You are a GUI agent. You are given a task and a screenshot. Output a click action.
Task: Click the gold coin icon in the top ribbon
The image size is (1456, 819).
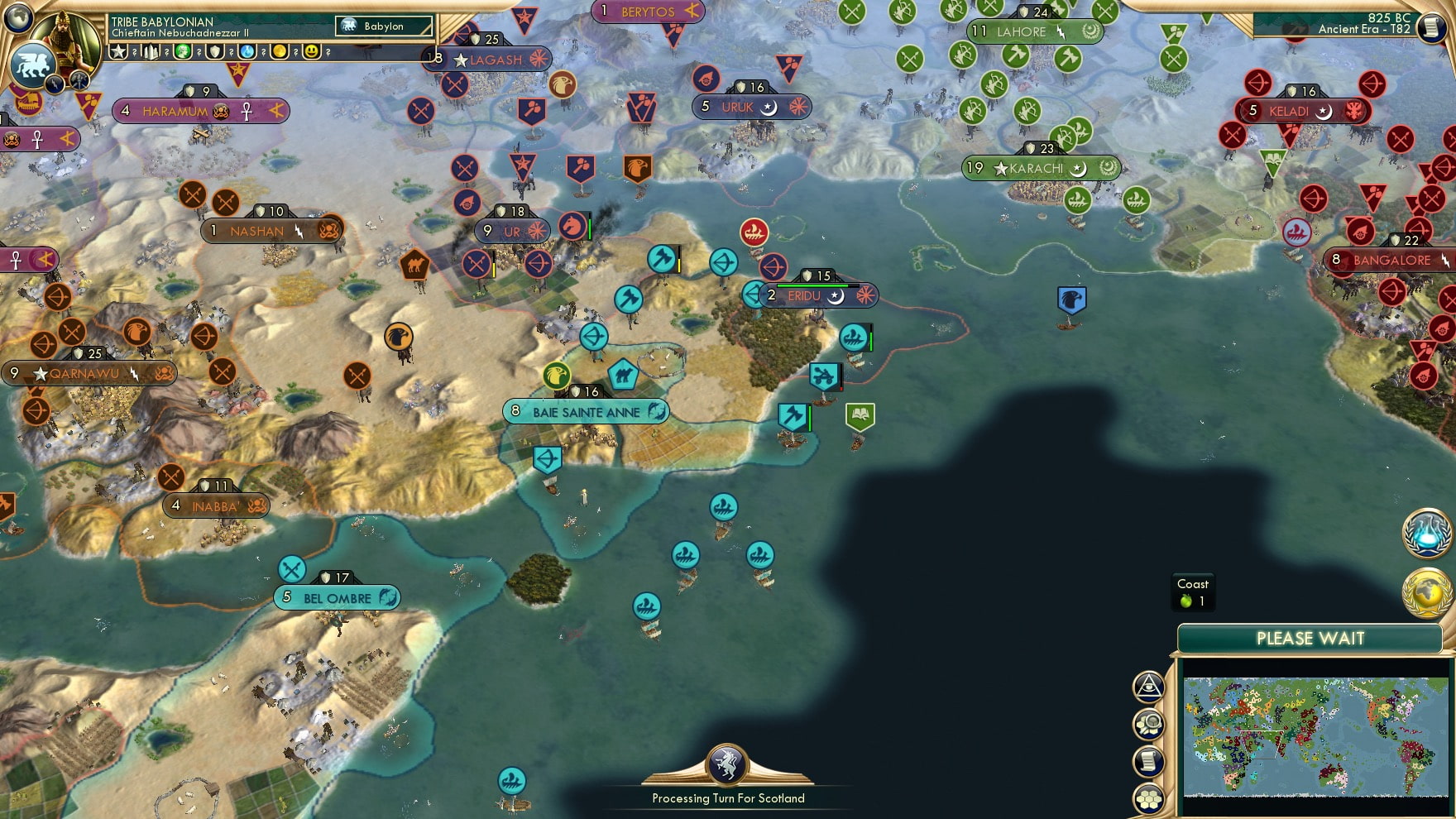click(x=280, y=52)
